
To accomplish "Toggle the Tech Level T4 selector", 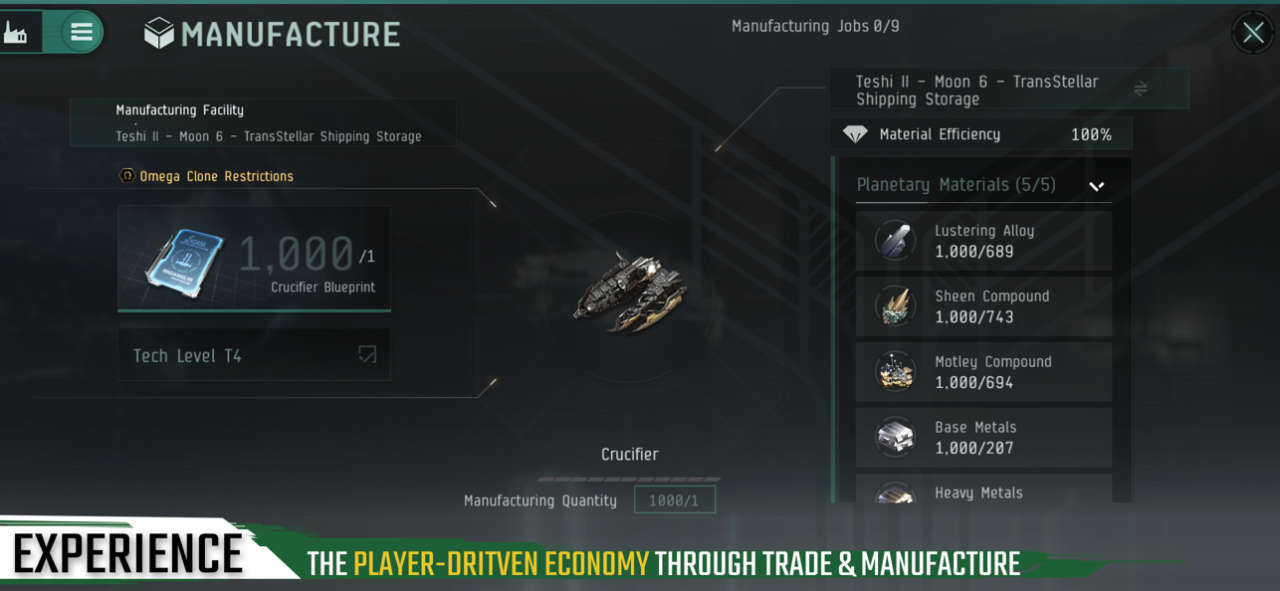I will (254, 355).
